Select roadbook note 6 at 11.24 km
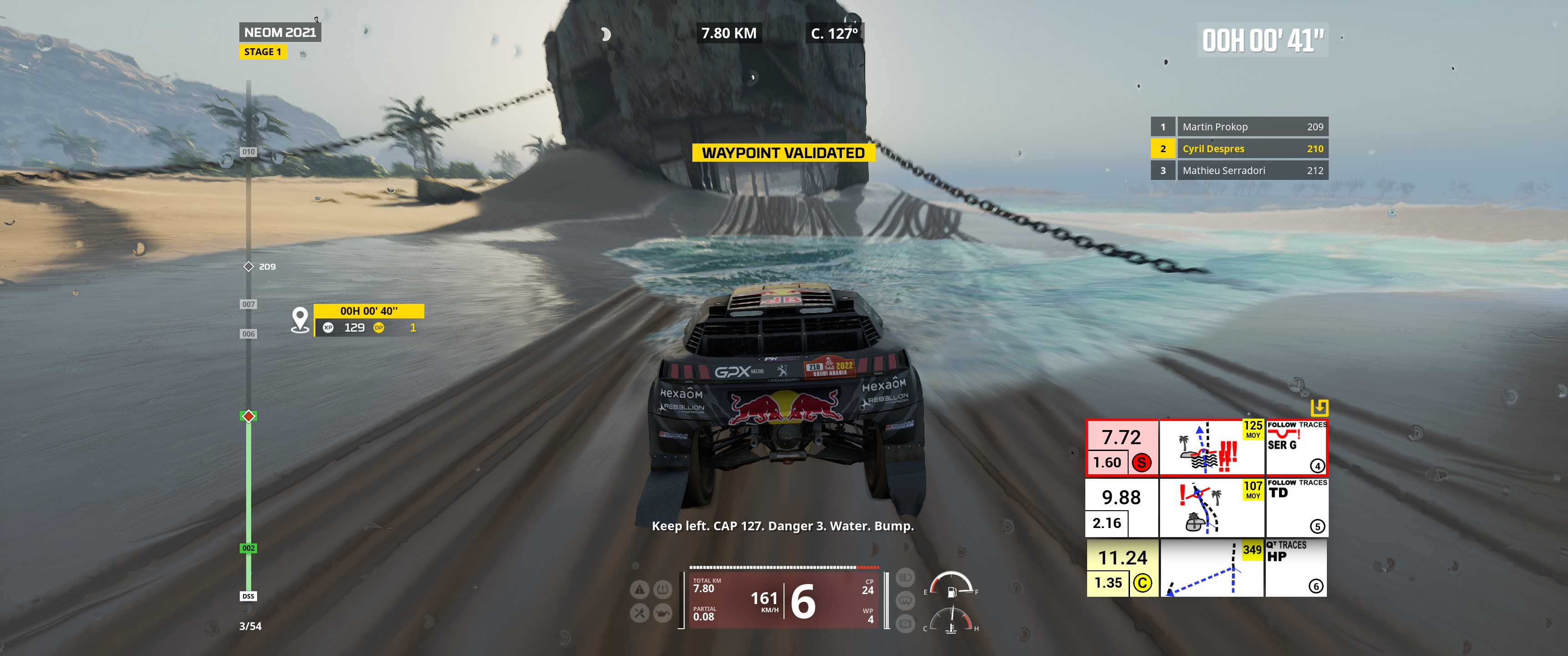 coord(1207,568)
